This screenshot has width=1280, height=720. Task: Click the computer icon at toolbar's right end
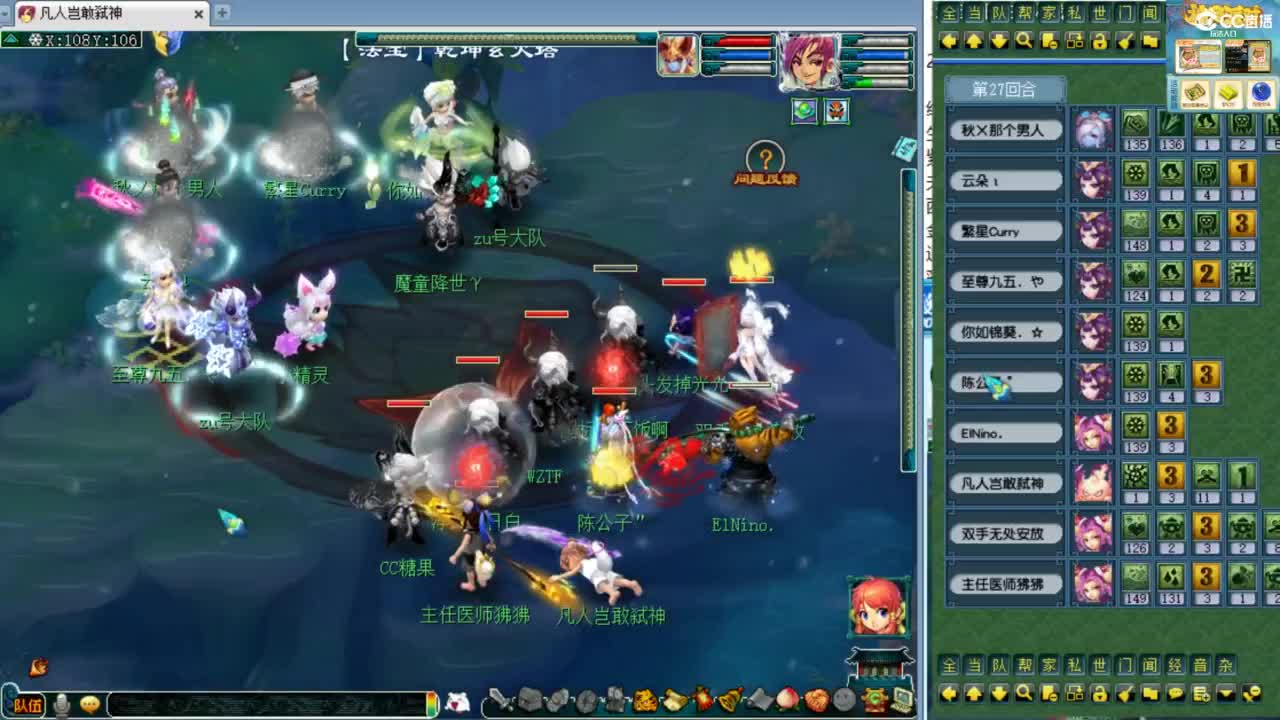[x=903, y=699]
